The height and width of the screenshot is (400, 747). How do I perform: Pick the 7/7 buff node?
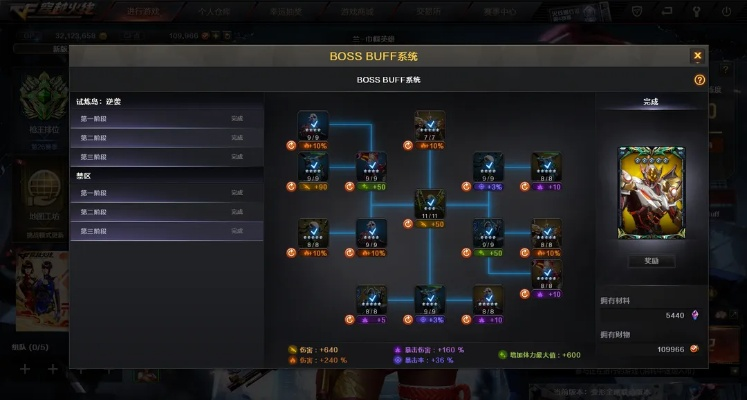coord(430,124)
